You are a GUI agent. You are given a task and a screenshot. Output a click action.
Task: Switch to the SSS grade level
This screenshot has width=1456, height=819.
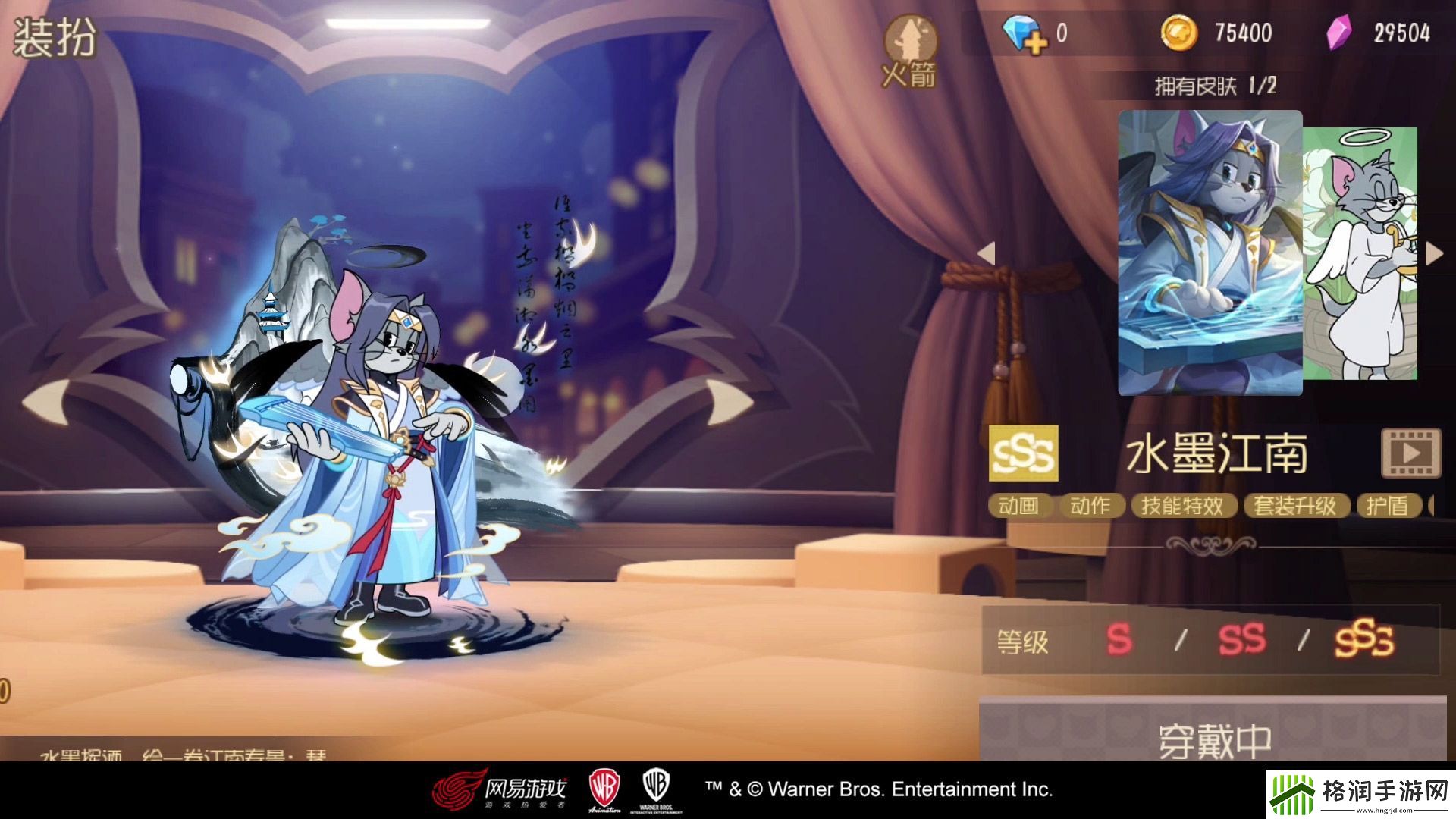click(1363, 640)
